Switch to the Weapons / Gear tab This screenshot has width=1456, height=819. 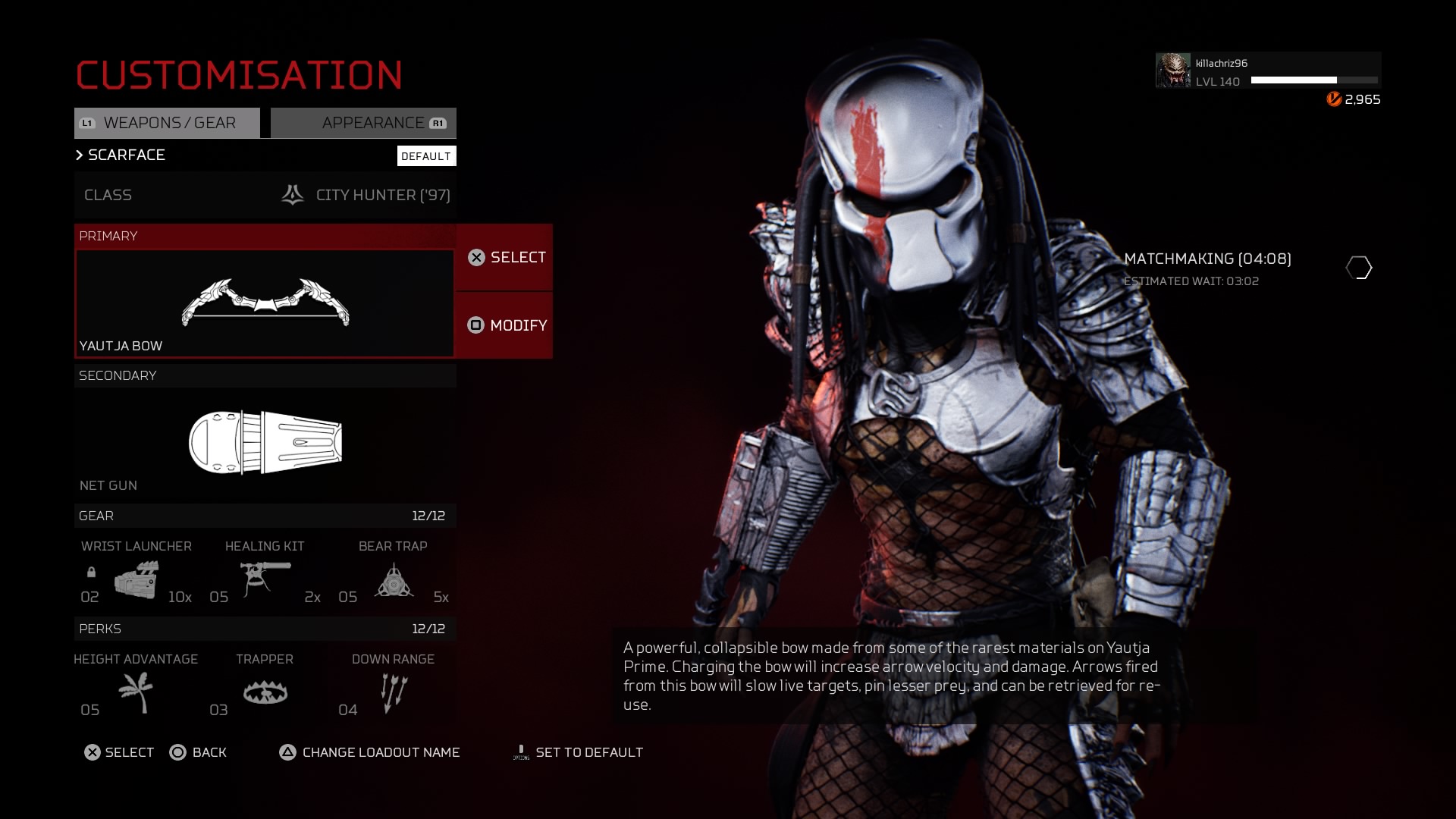pyautogui.click(x=167, y=123)
